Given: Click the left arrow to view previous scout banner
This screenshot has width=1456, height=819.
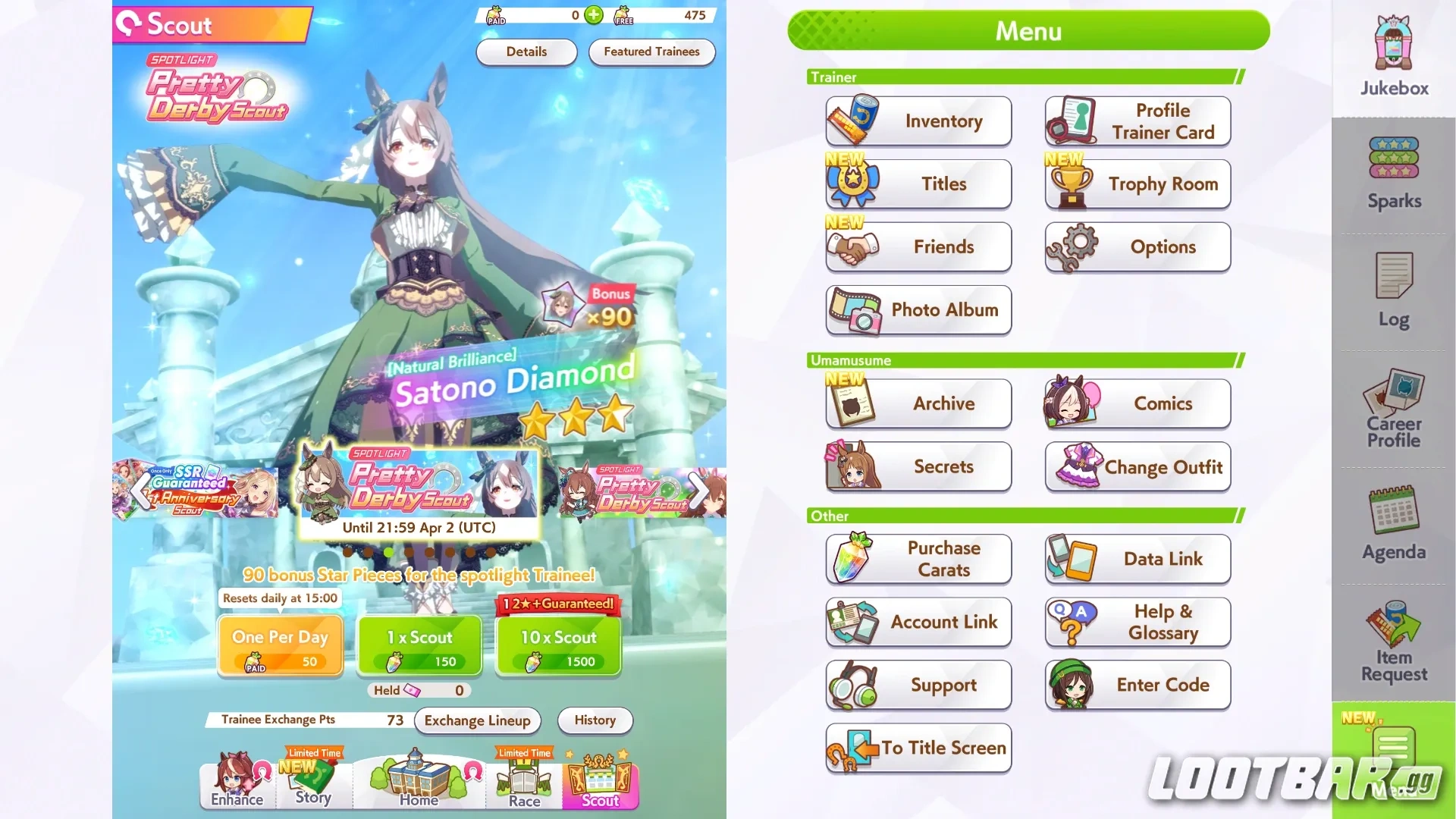Looking at the screenshot, I should tap(139, 491).
